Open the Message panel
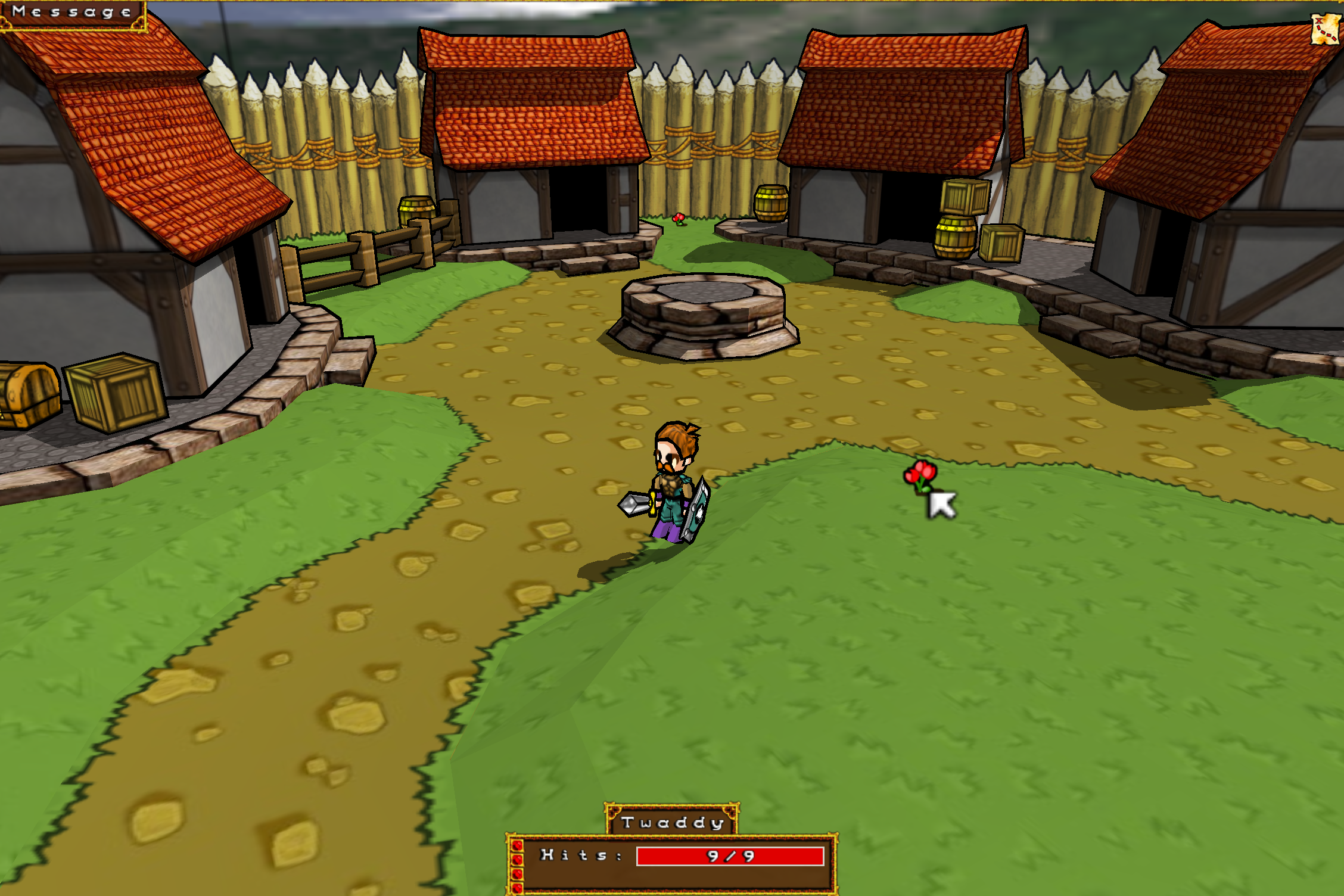This screenshot has width=1344, height=896. point(71,13)
